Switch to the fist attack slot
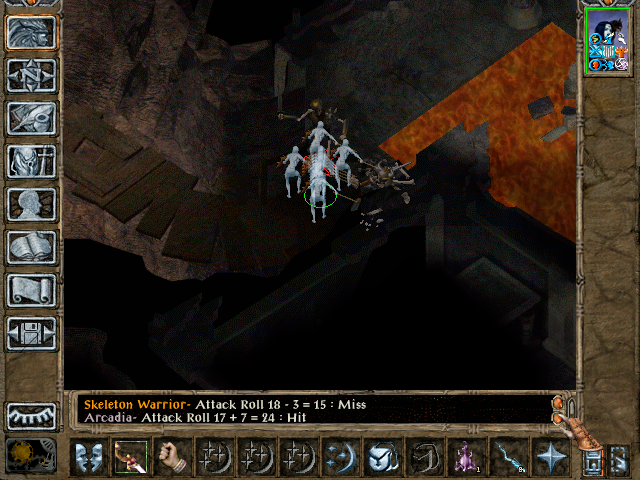Image resolution: width=640 pixels, height=480 pixels. [173, 457]
